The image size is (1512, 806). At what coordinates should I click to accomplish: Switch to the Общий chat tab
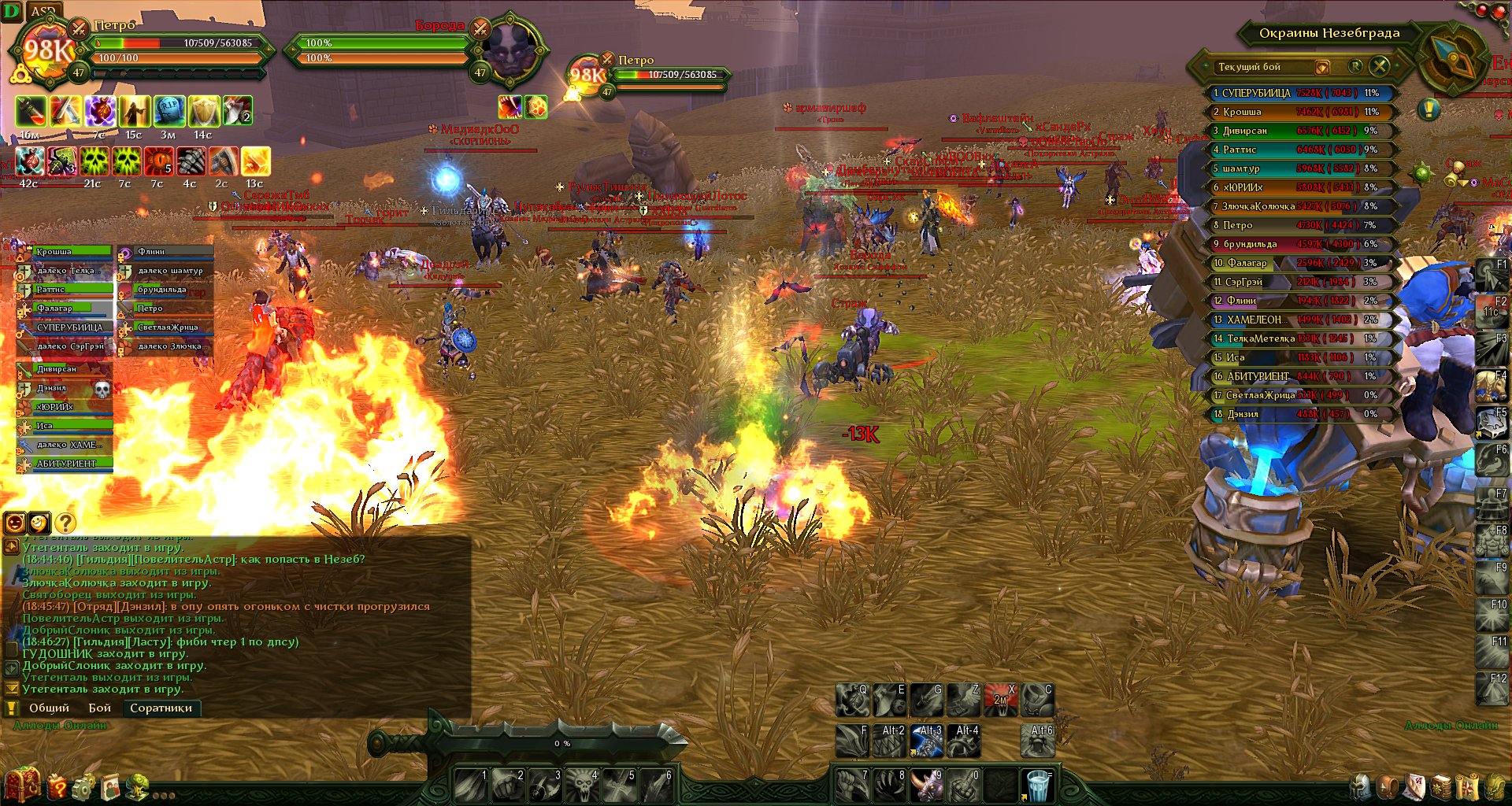click(x=49, y=708)
